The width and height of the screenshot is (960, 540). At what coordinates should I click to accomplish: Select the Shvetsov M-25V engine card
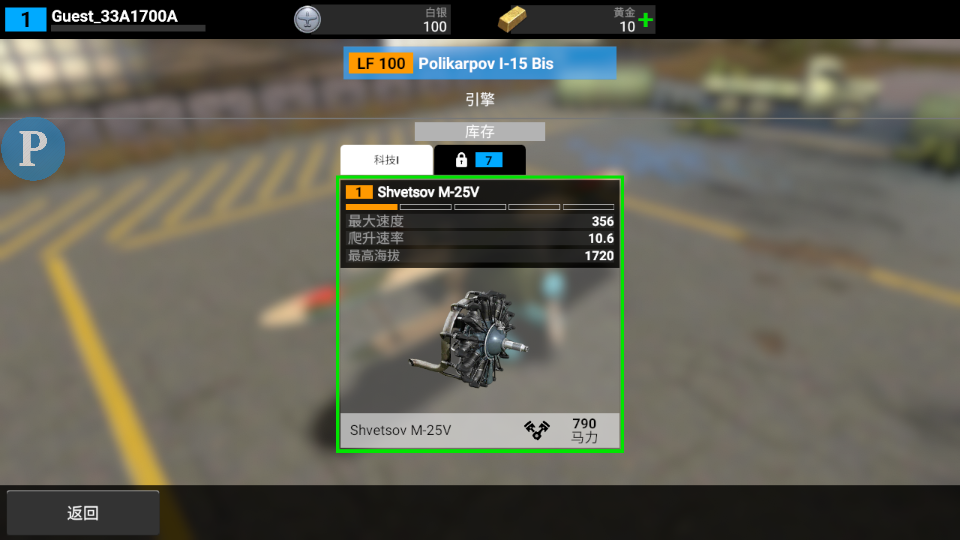(x=480, y=315)
